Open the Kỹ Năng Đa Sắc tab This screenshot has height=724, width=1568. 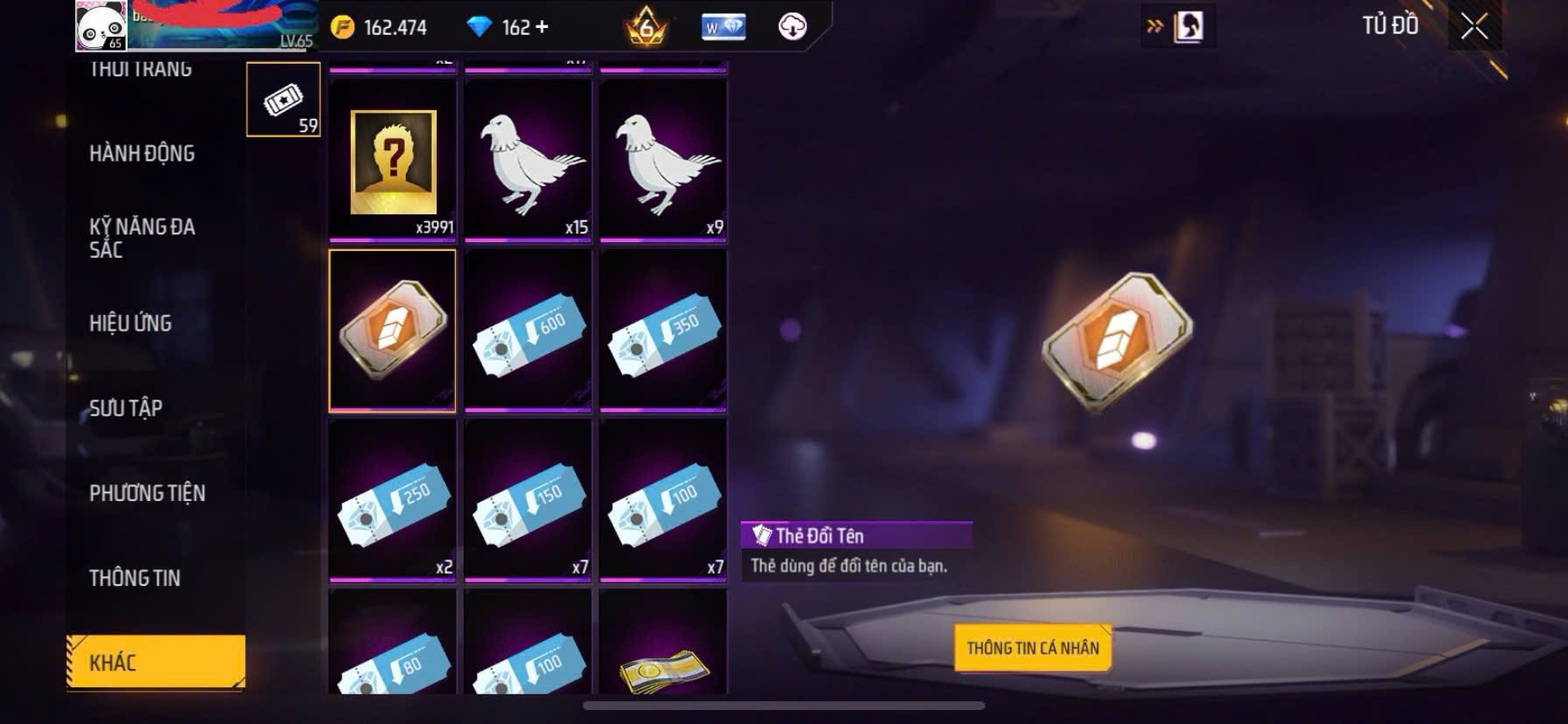coord(142,238)
